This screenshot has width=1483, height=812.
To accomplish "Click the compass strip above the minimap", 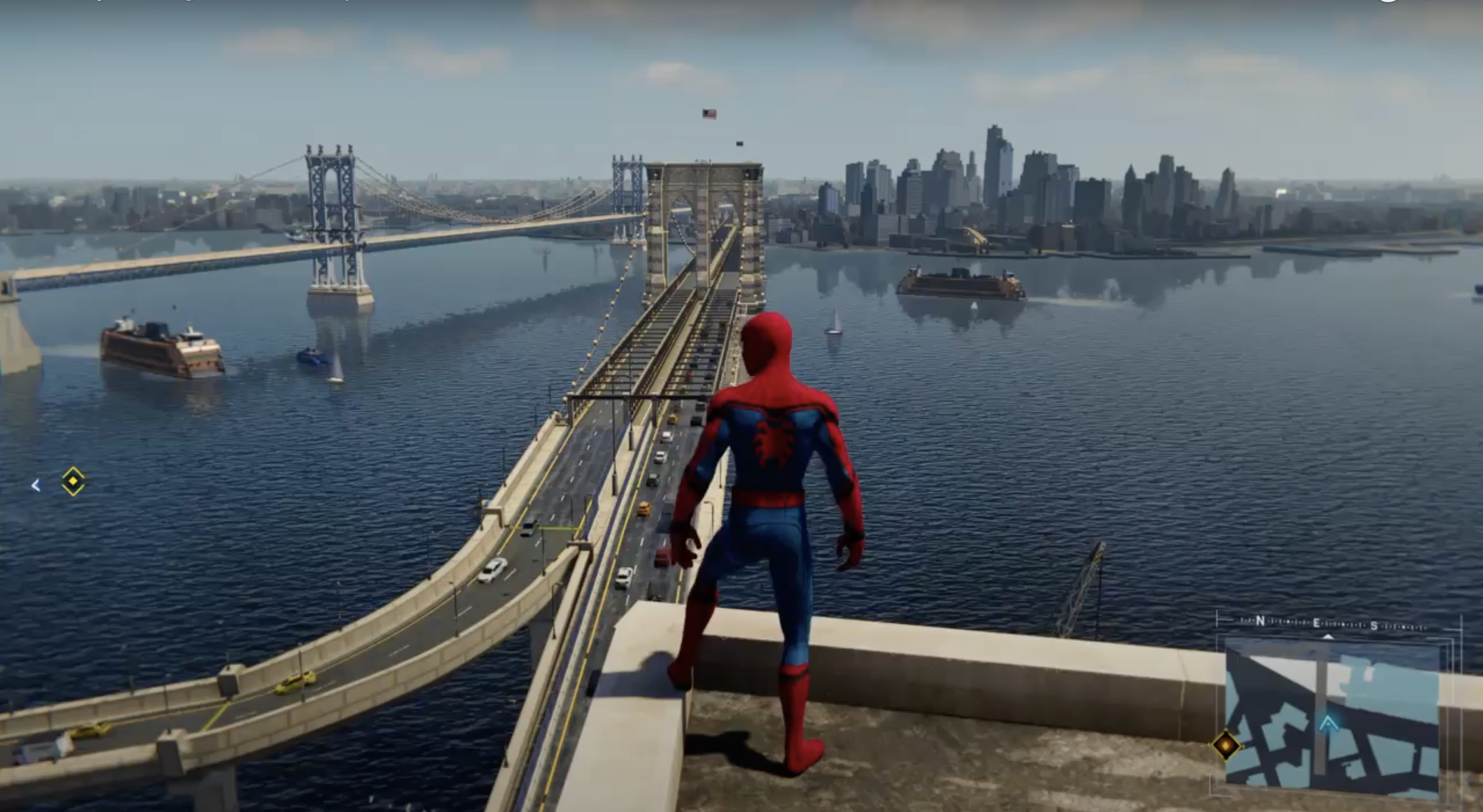I will (1333, 623).
